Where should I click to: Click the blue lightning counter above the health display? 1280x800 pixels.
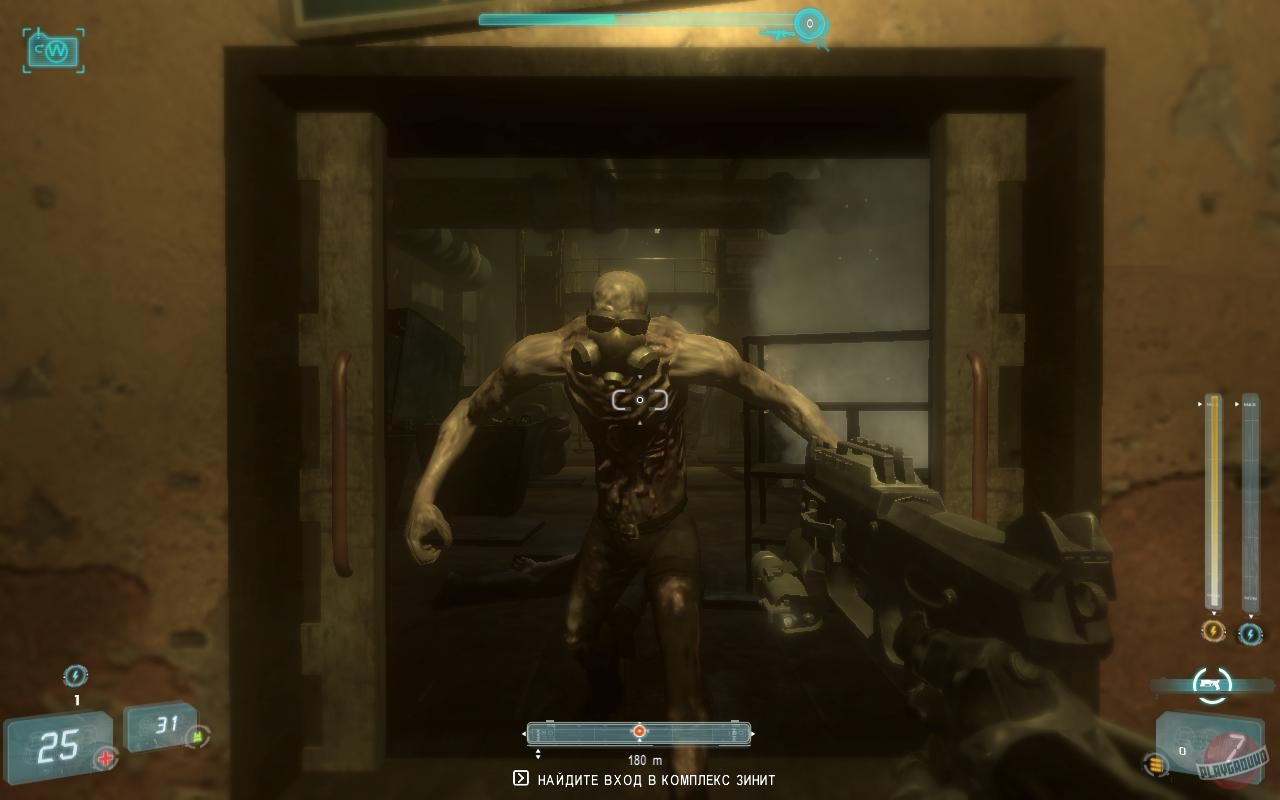click(76, 675)
